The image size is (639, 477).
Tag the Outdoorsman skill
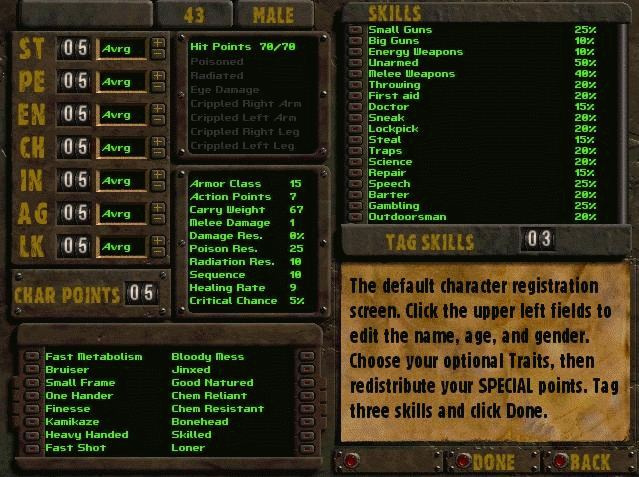coord(355,217)
